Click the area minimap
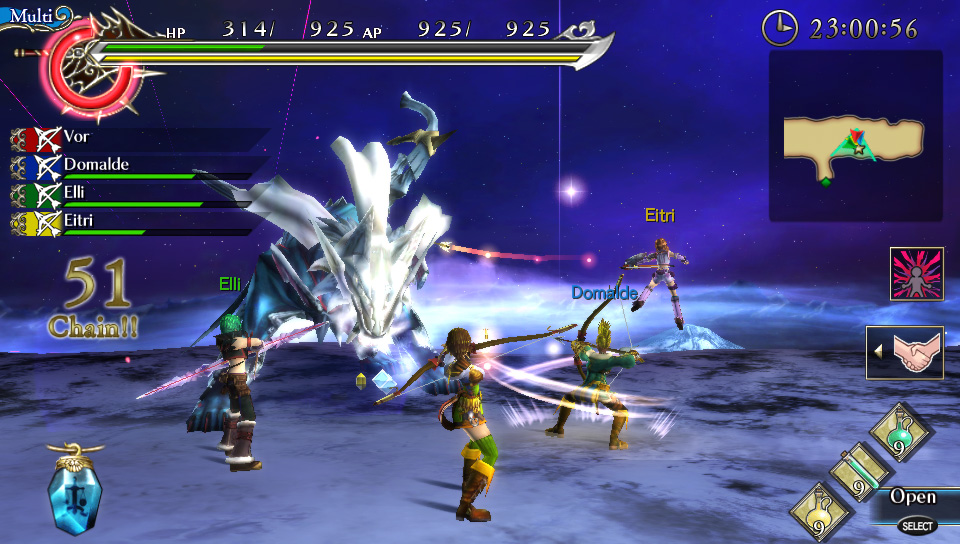This screenshot has height=544, width=960. click(x=855, y=137)
